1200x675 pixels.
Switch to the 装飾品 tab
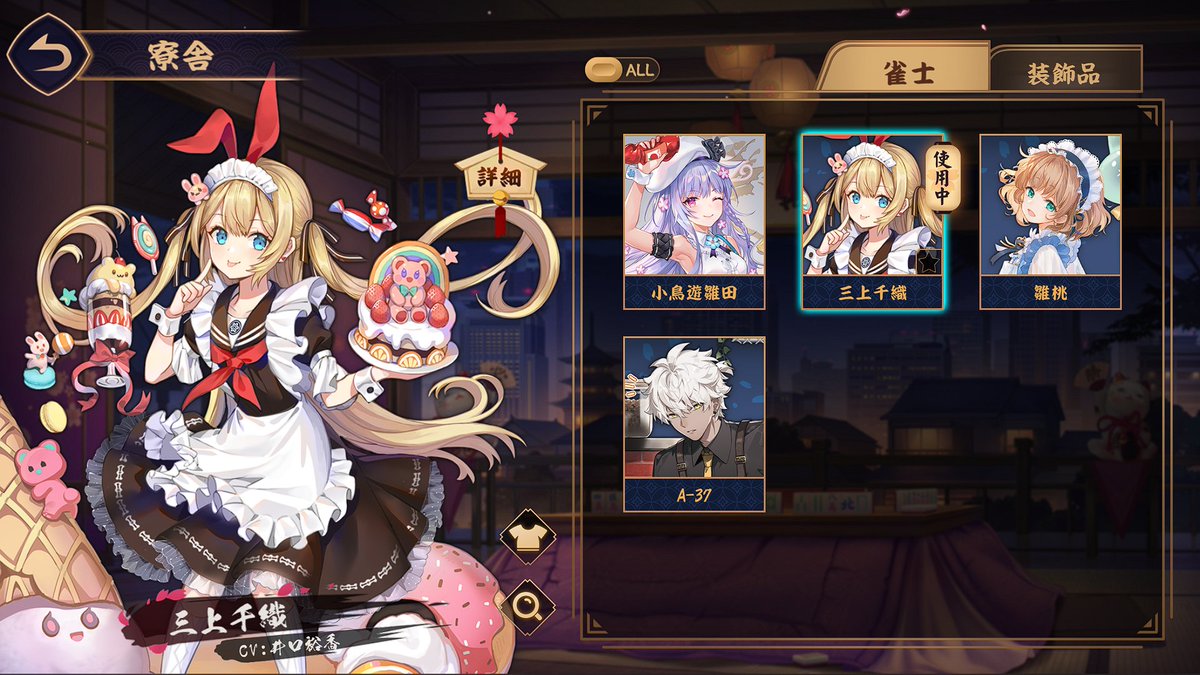click(1062, 74)
